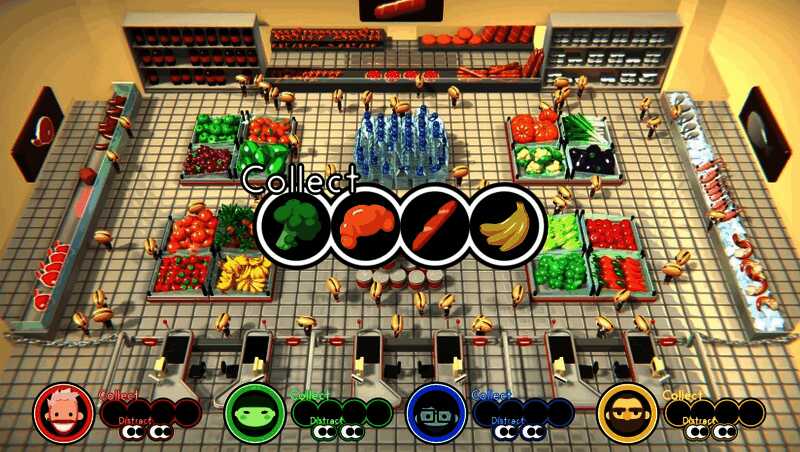Choose the baguette collect icon
Image resolution: width=800 pixels, height=452 pixels.
tap(434, 226)
